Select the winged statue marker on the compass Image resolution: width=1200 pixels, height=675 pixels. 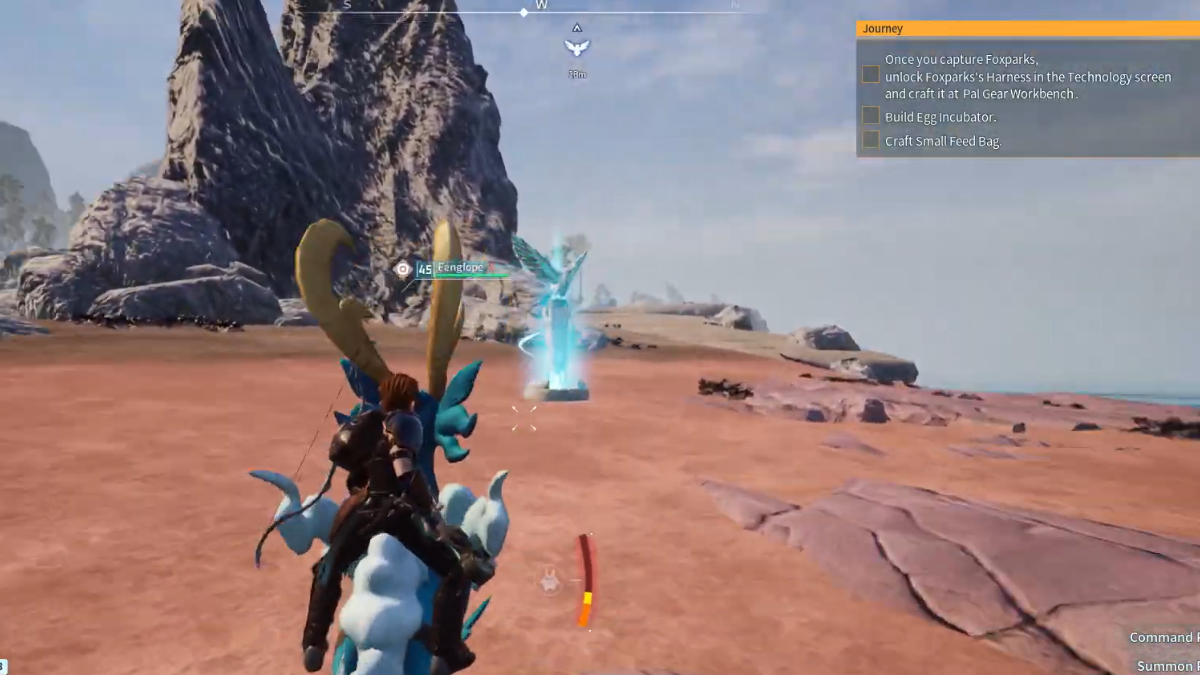(576, 46)
